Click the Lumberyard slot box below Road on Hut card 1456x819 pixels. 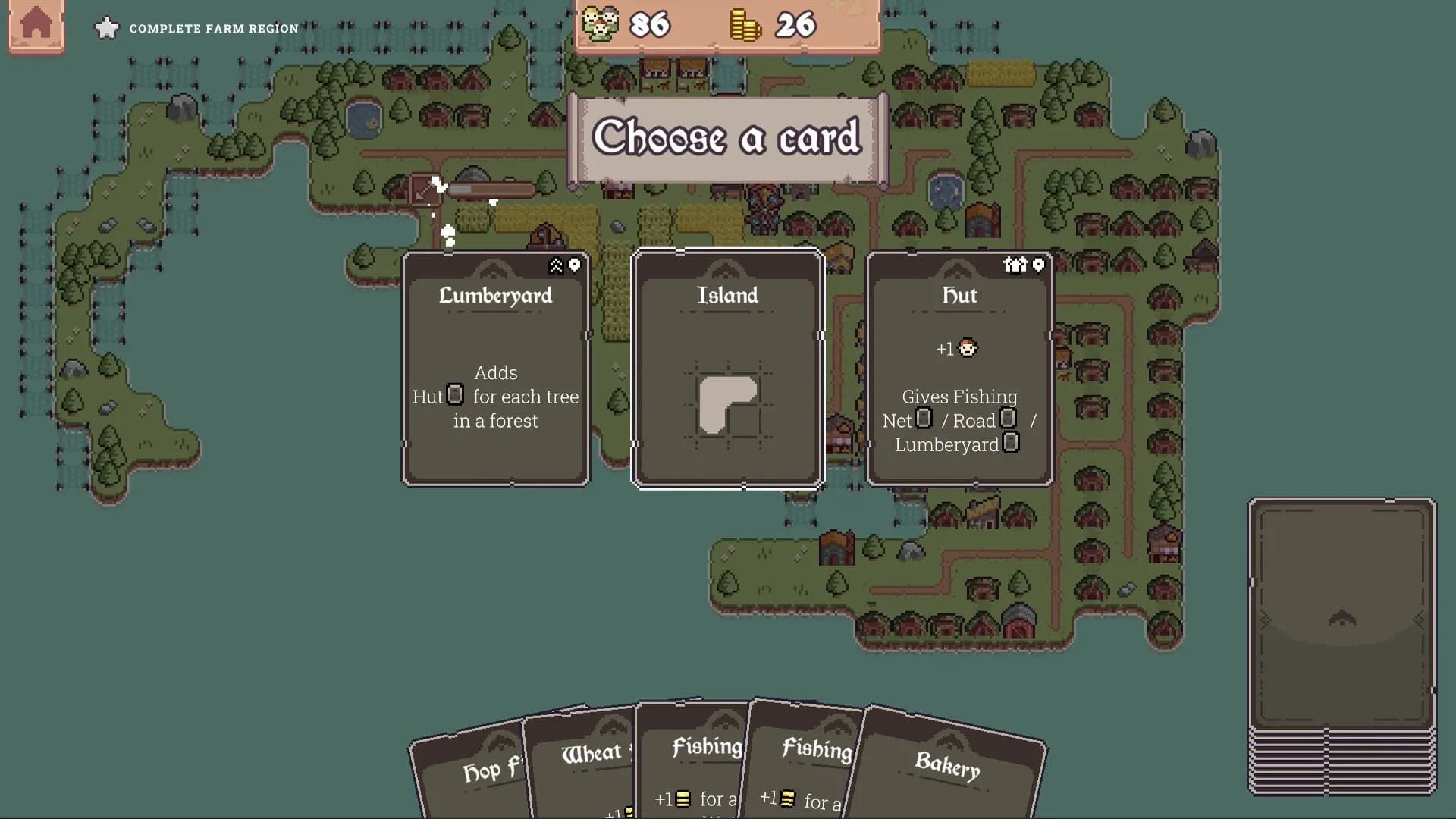pos(1010,444)
